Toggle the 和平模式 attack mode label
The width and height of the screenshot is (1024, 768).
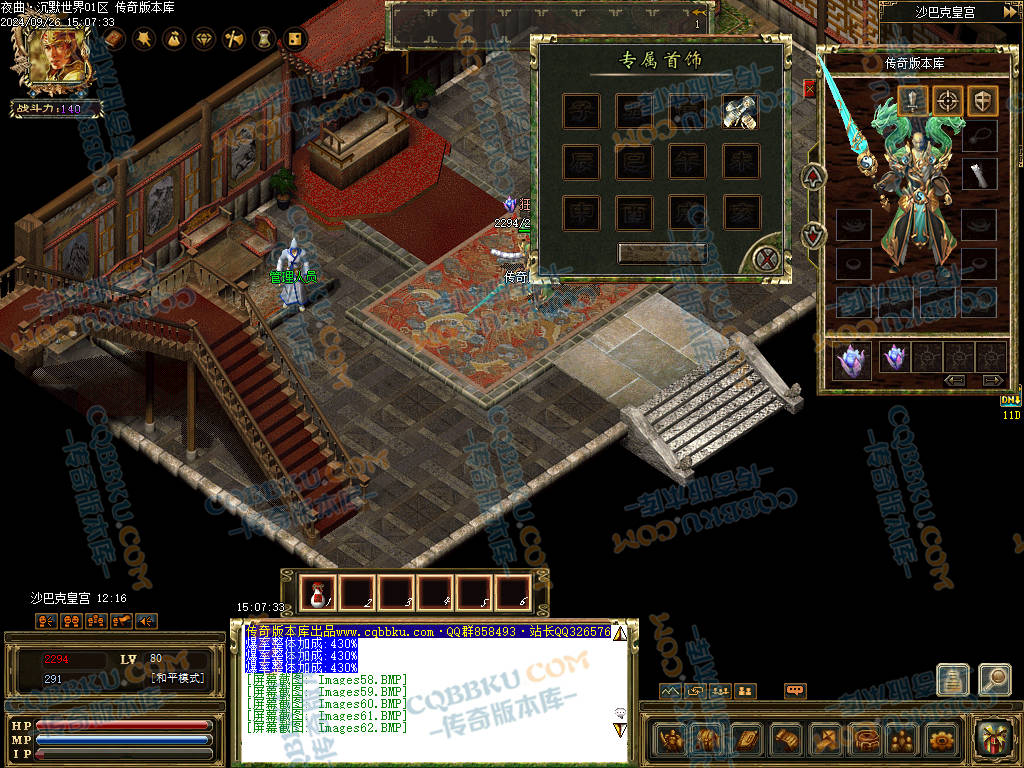(177, 678)
